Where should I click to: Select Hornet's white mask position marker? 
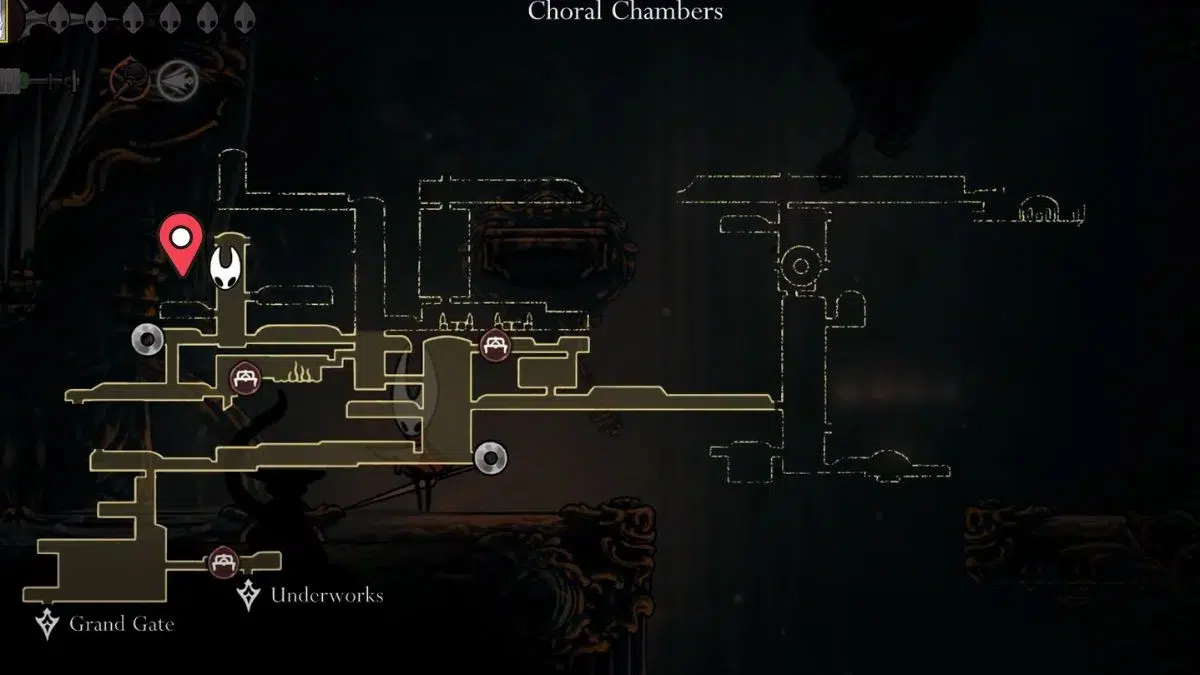click(x=229, y=267)
